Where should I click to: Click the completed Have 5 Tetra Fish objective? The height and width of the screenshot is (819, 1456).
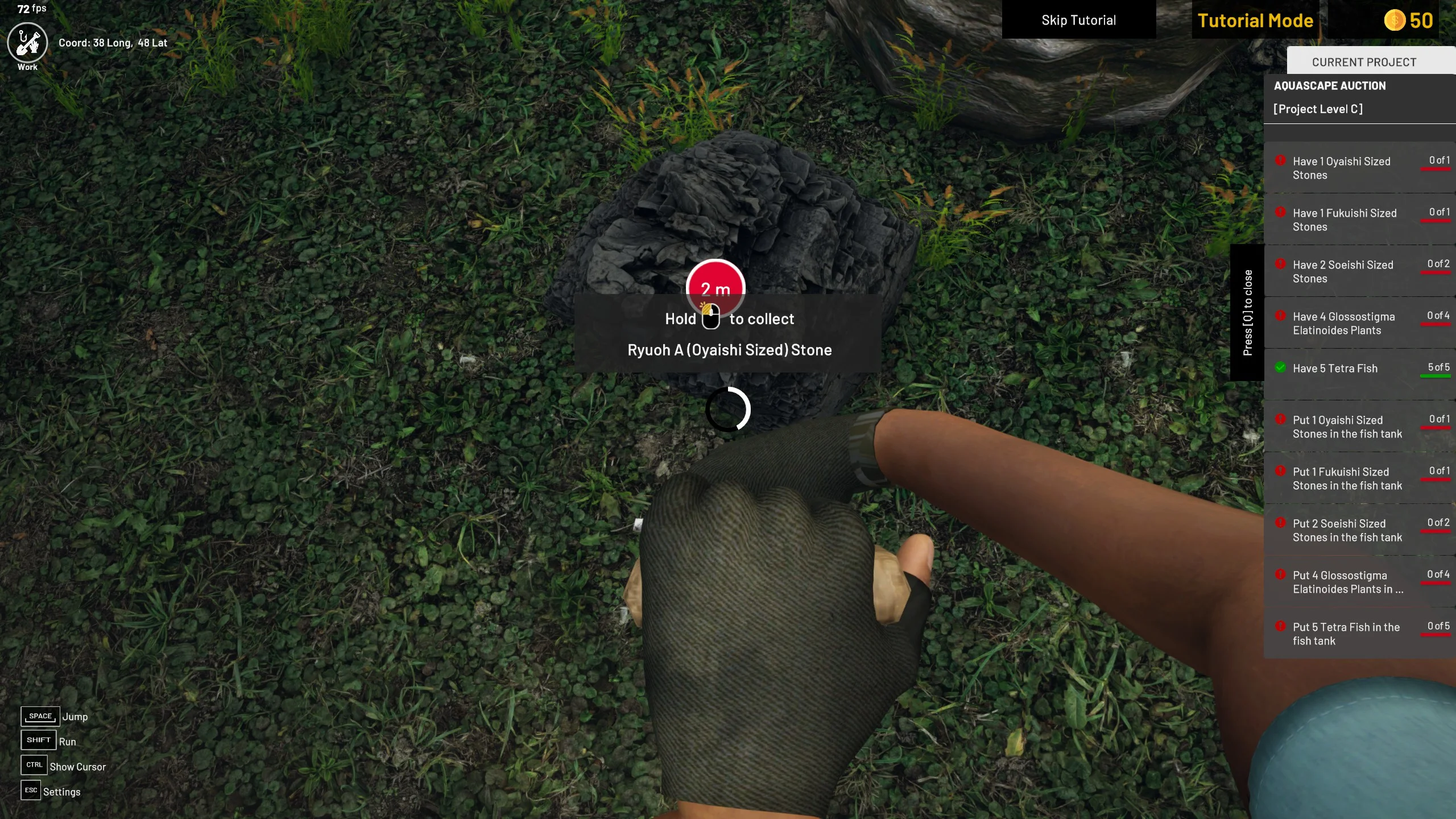click(1359, 369)
